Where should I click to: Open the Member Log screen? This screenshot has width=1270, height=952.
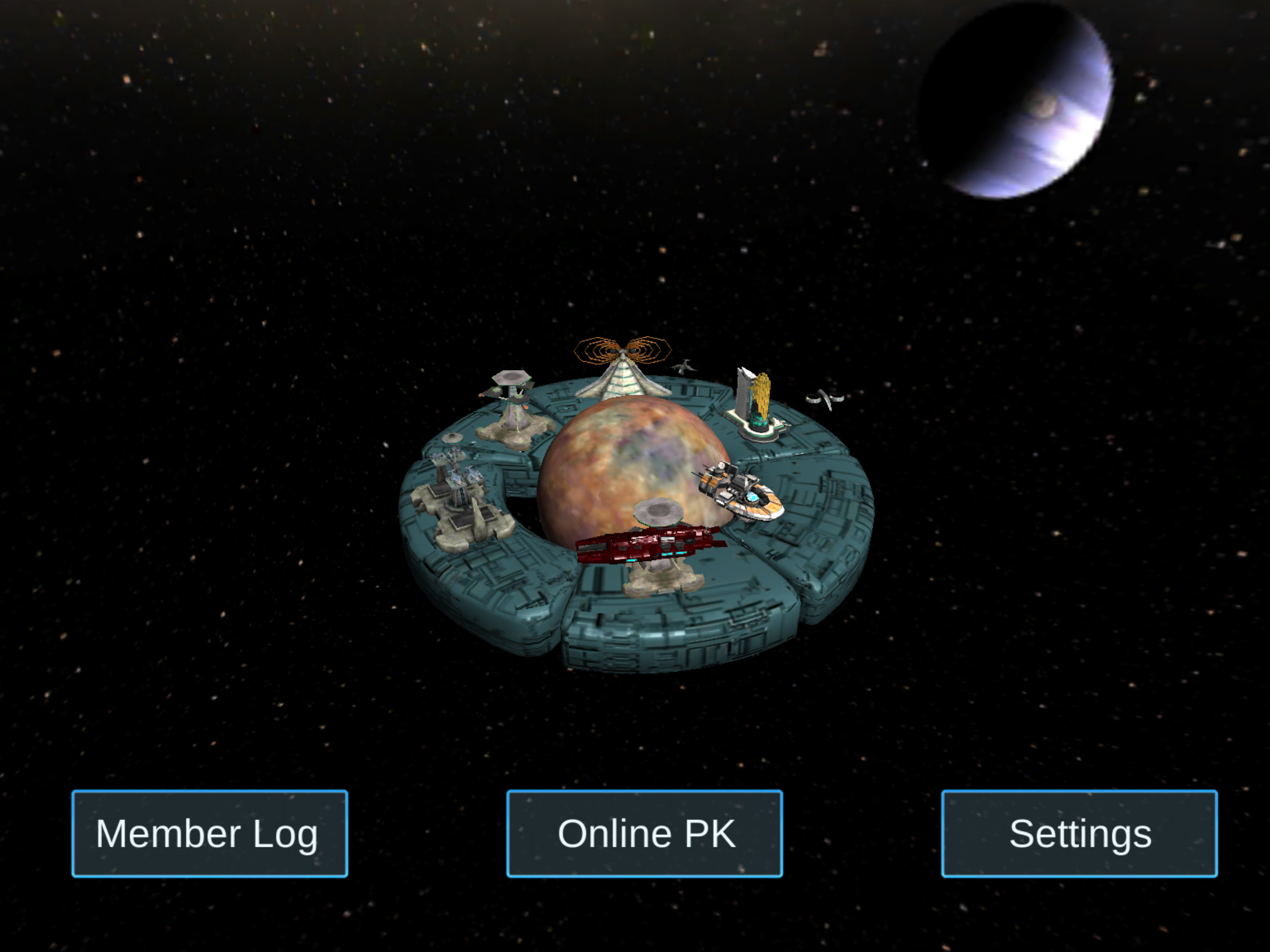tap(210, 834)
